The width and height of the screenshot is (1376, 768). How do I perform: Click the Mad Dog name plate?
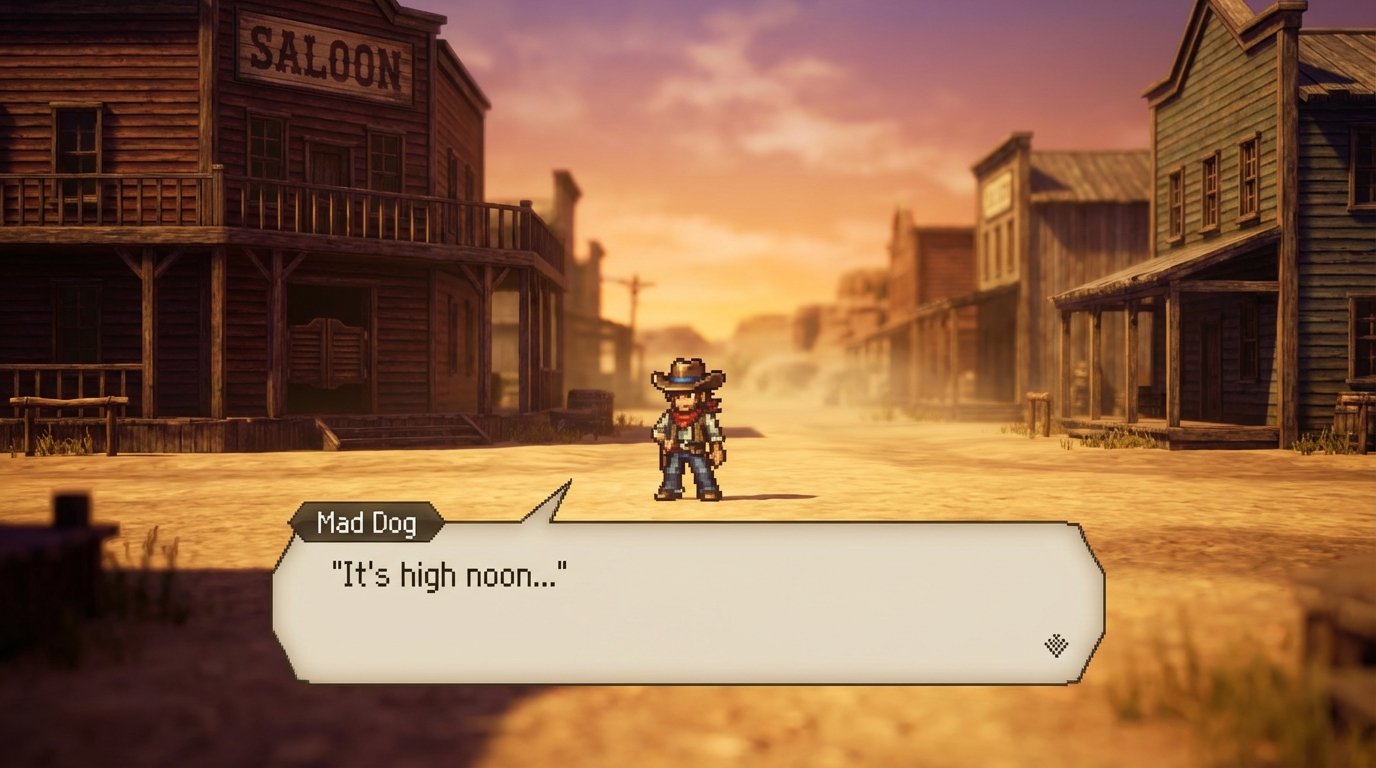(x=367, y=520)
